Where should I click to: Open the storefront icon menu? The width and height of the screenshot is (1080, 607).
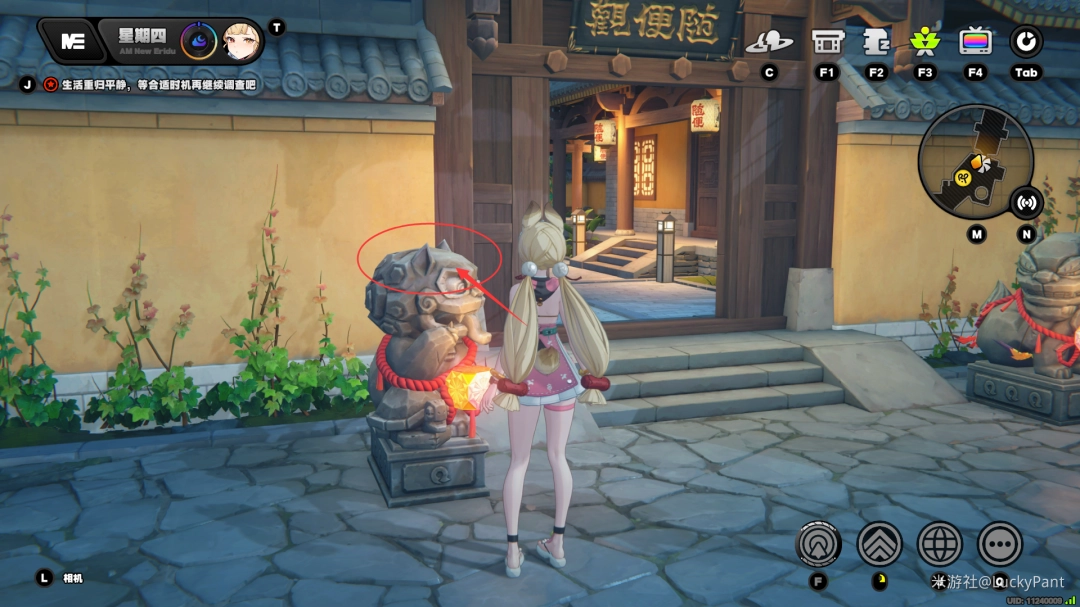pyautogui.click(x=827, y=42)
